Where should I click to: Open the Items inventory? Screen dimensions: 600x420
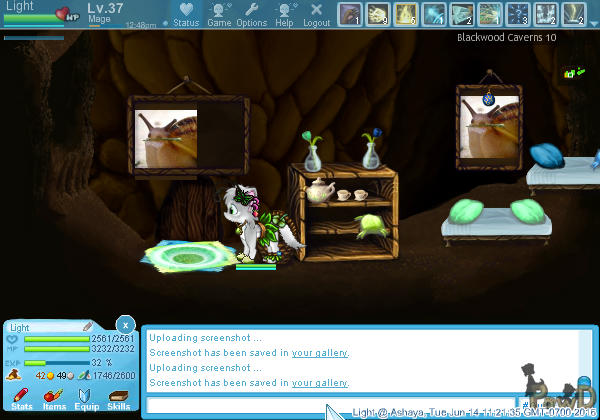[54, 400]
